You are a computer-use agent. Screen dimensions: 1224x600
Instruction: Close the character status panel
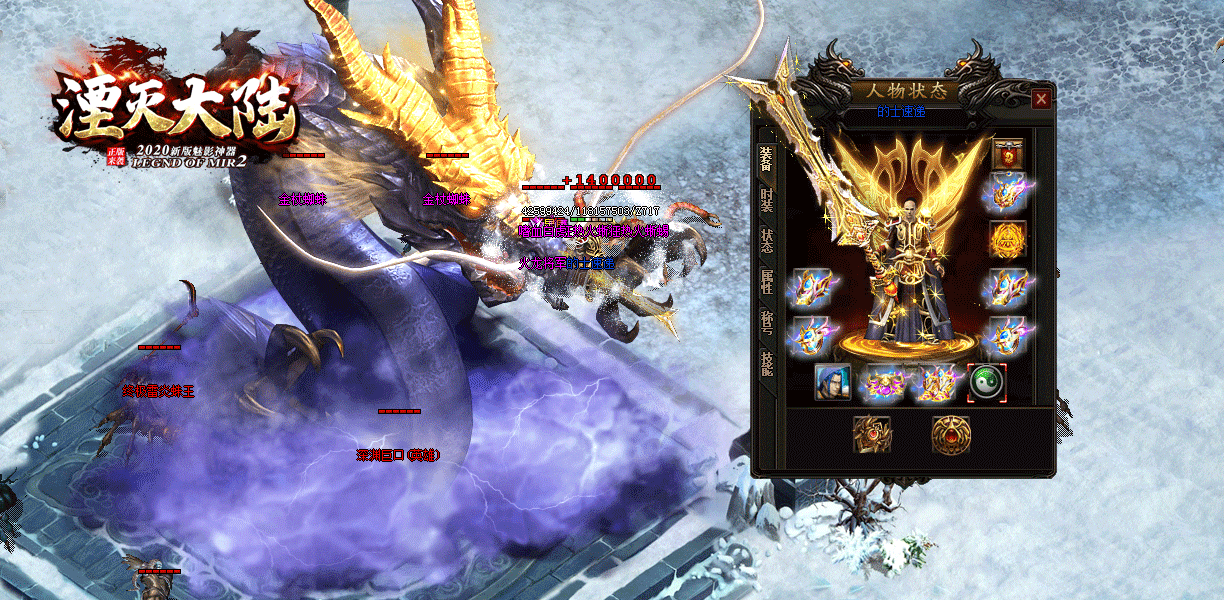[x=1041, y=99]
